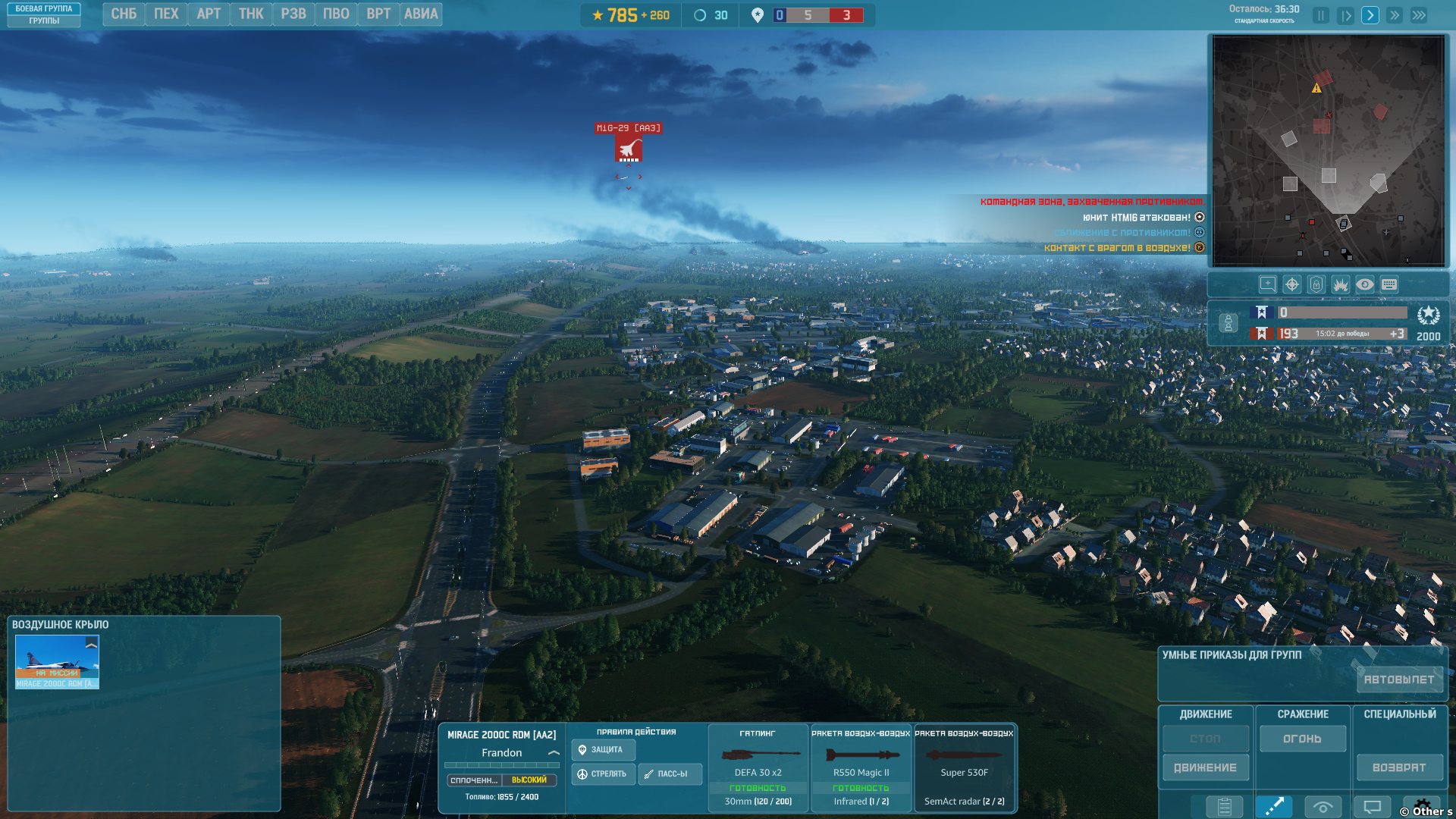Switch to the ТНК unit category tab
Image resolution: width=1456 pixels, height=819 pixels.
click(x=251, y=14)
